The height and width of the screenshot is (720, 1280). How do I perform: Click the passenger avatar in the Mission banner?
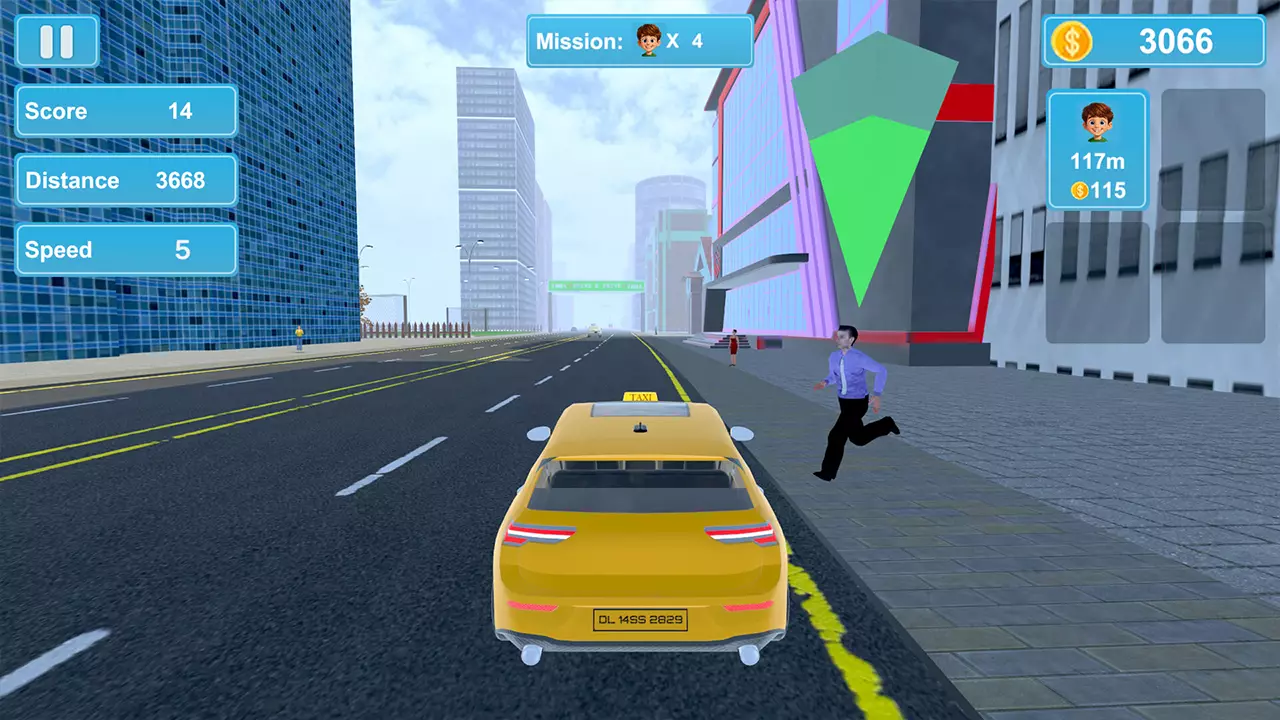click(x=648, y=42)
